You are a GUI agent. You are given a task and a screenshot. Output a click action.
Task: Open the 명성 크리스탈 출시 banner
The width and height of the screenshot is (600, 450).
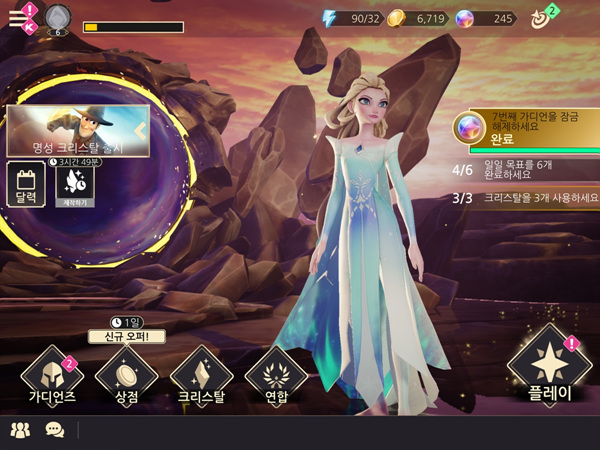coord(78,132)
